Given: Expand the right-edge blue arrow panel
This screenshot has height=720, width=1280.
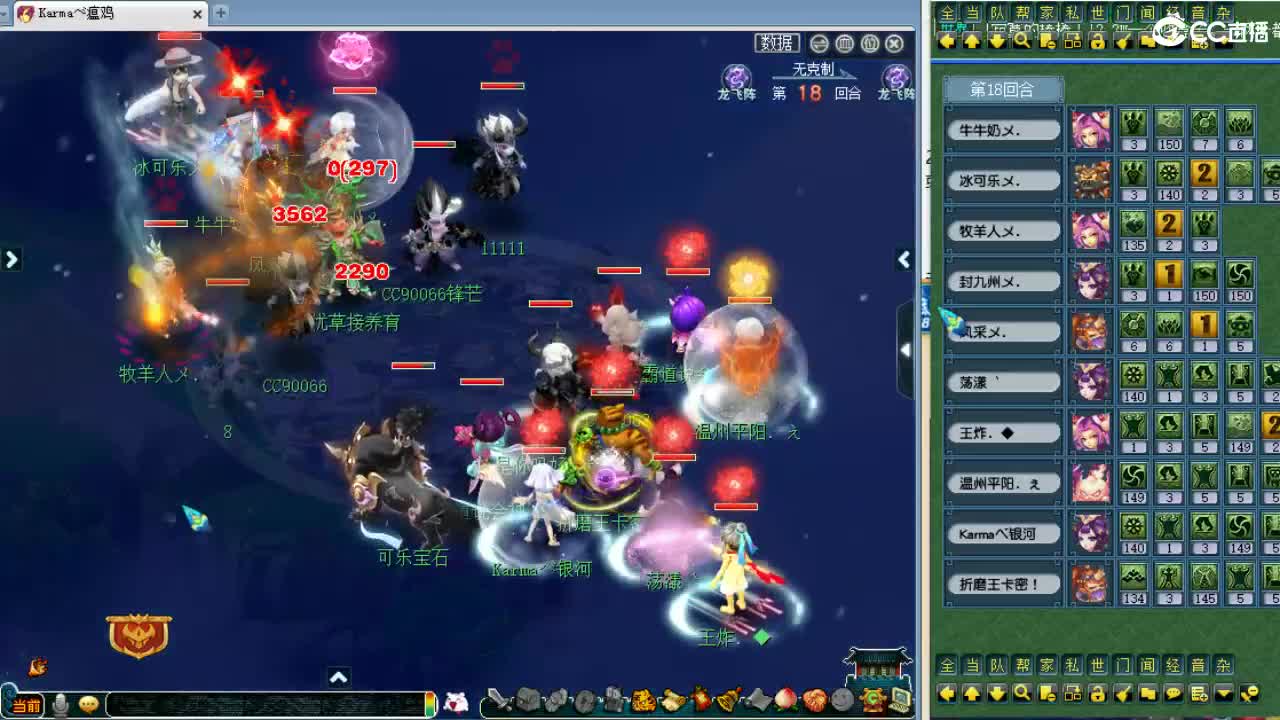Looking at the screenshot, I should tap(906, 348).
